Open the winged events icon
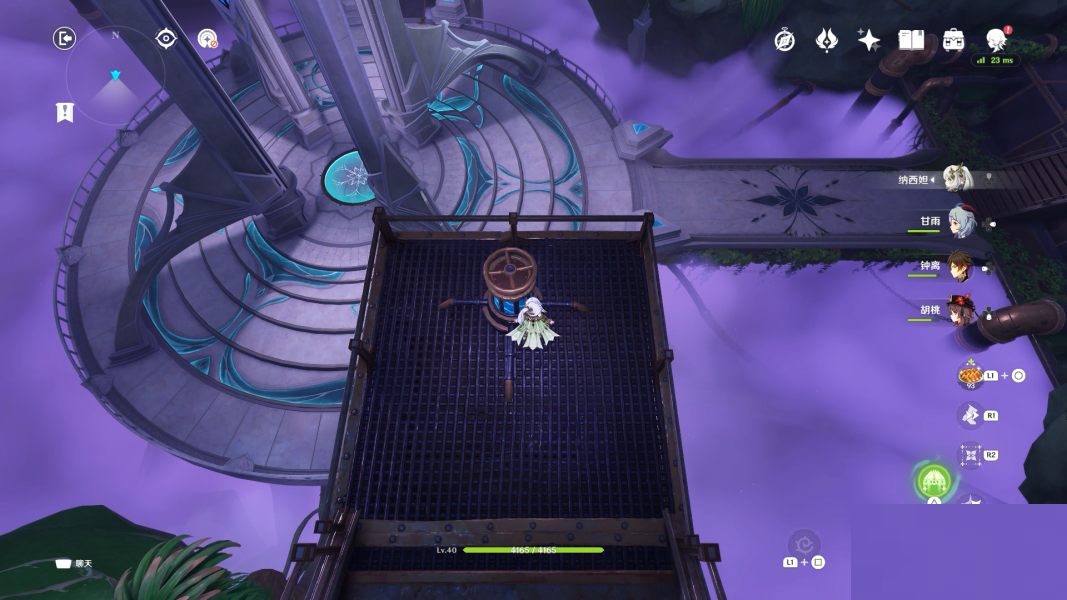 827,40
